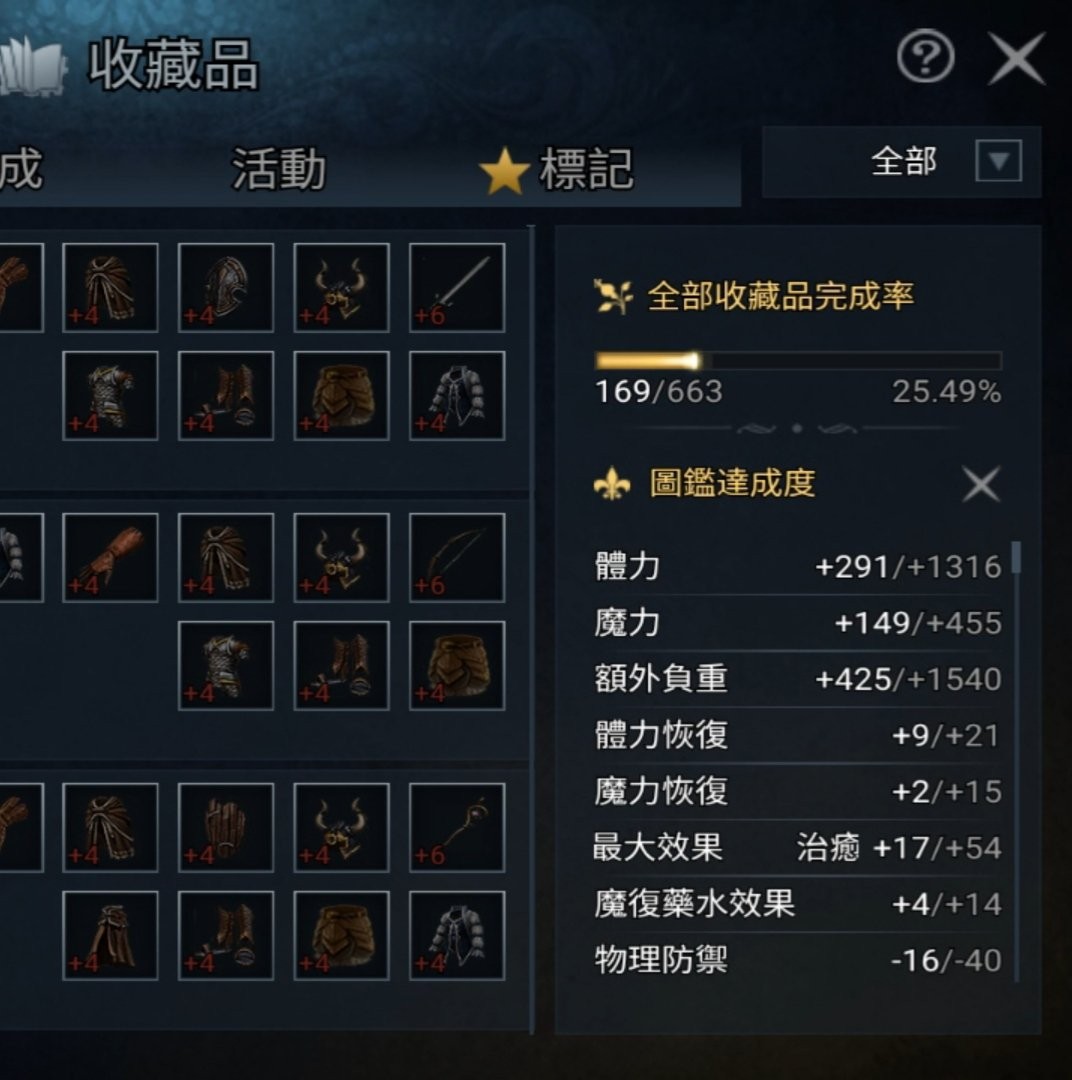Close the 收藏品 collection window
Viewport: 1072px width, 1080px height.
click(x=1016, y=59)
